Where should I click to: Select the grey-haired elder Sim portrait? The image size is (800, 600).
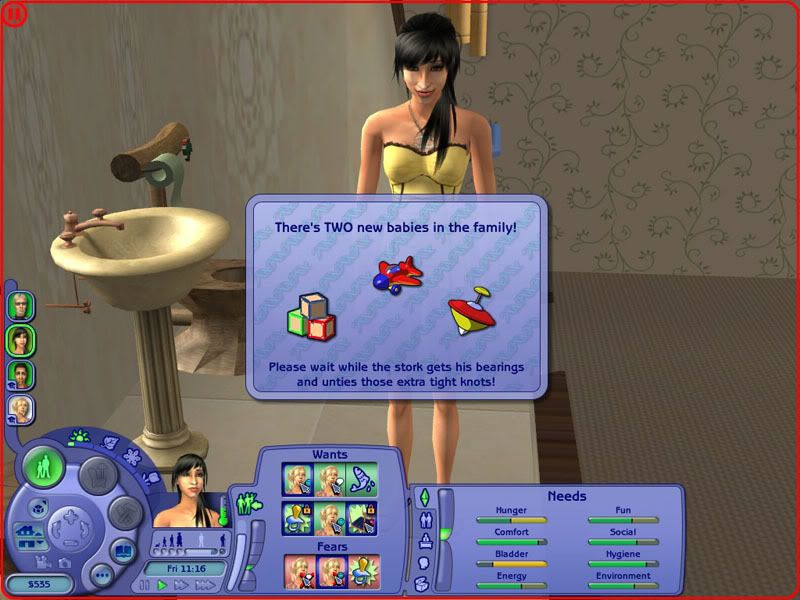point(20,305)
